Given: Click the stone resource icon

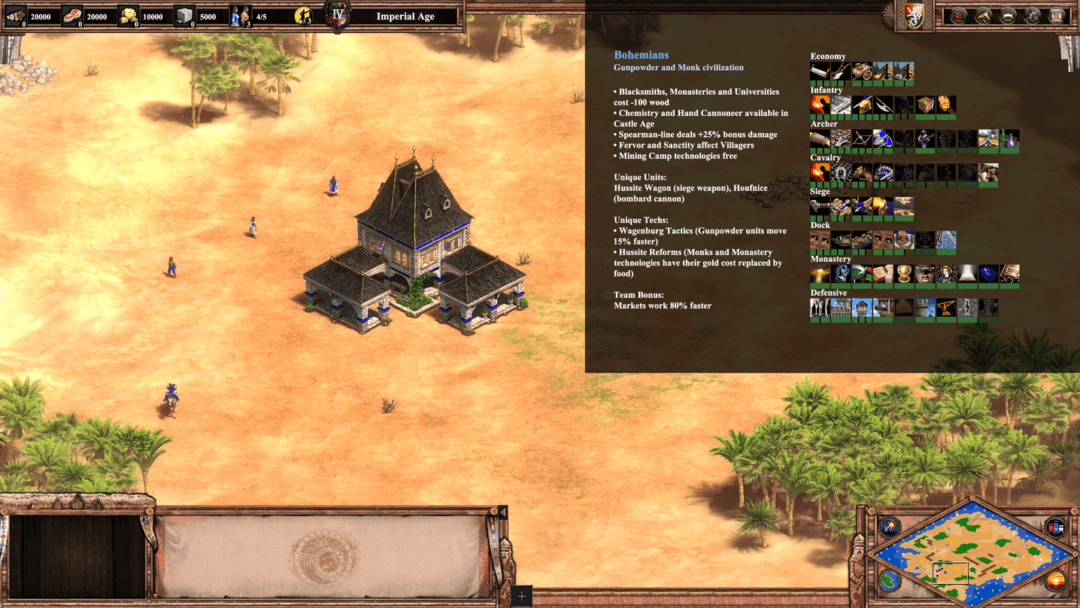Looking at the screenshot, I should tap(185, 15).
